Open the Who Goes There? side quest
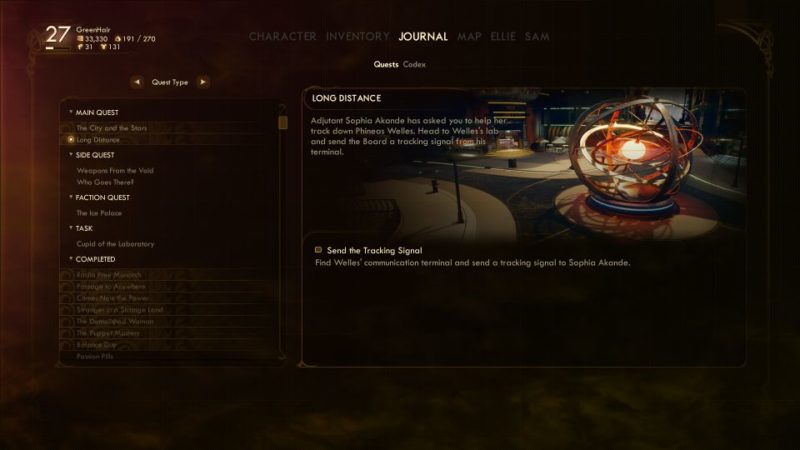800x450 pixels. click(x=105, y=183)
